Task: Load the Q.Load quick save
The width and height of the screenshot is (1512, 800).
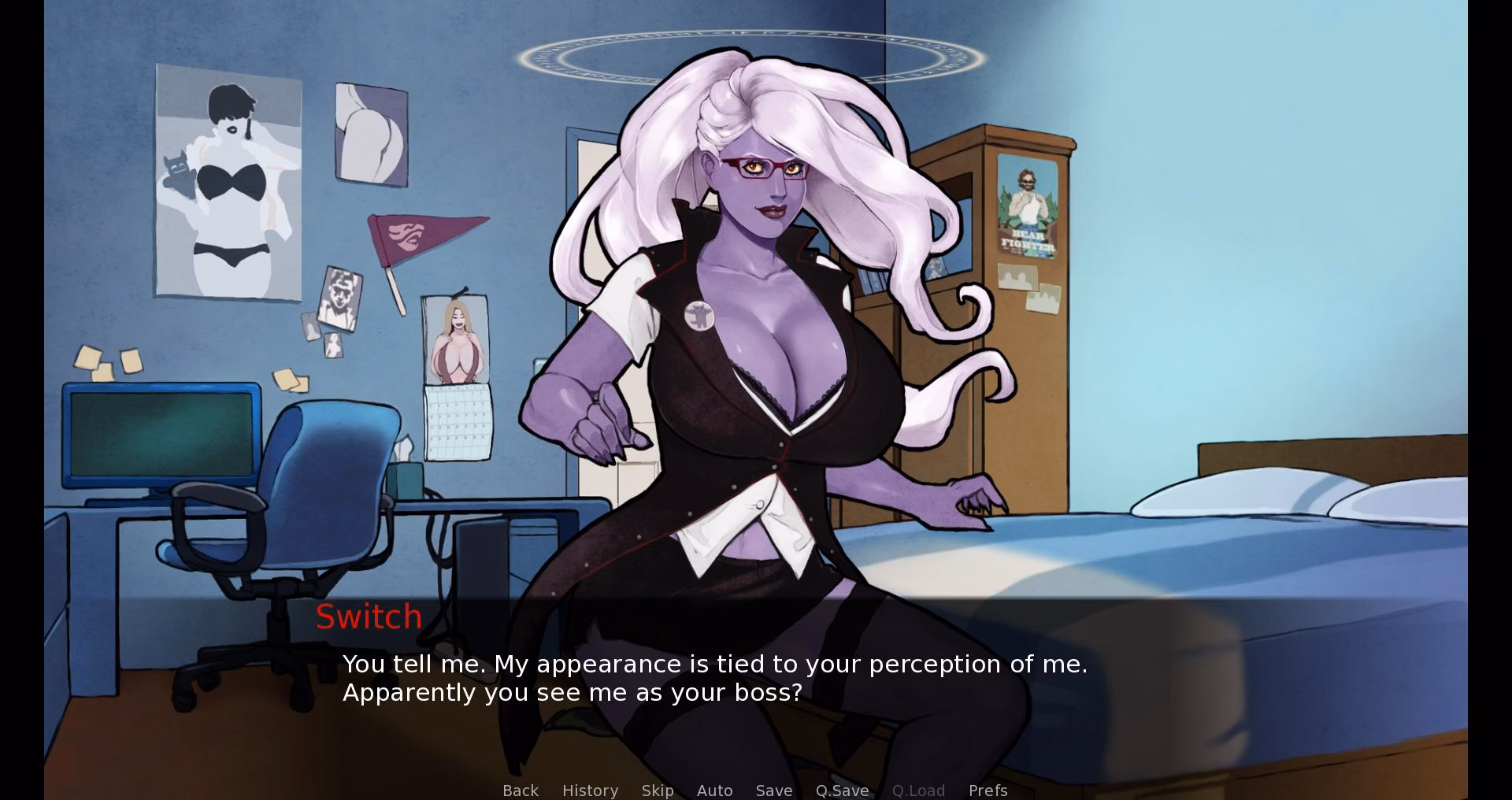Action: click(918, 791)
